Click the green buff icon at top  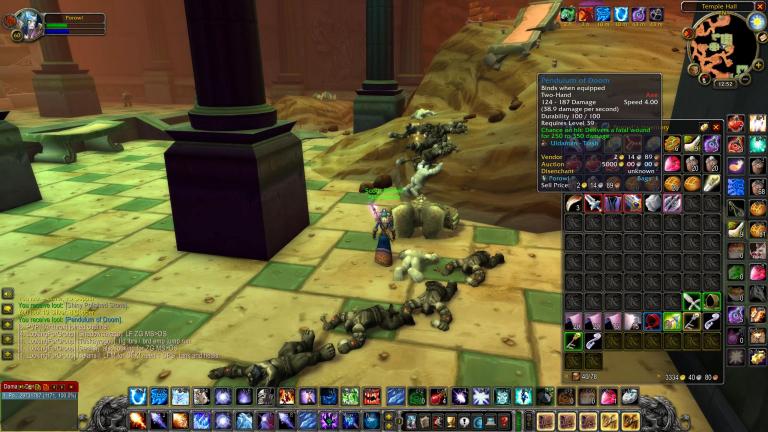567,14
